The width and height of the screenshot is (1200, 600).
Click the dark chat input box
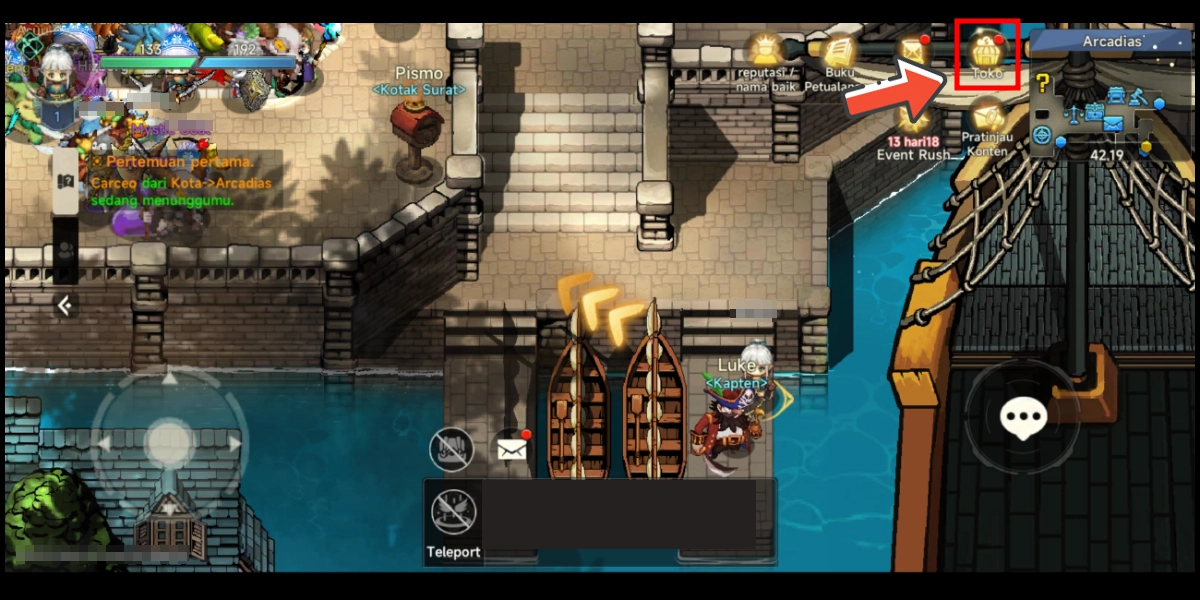coord(627,513)
